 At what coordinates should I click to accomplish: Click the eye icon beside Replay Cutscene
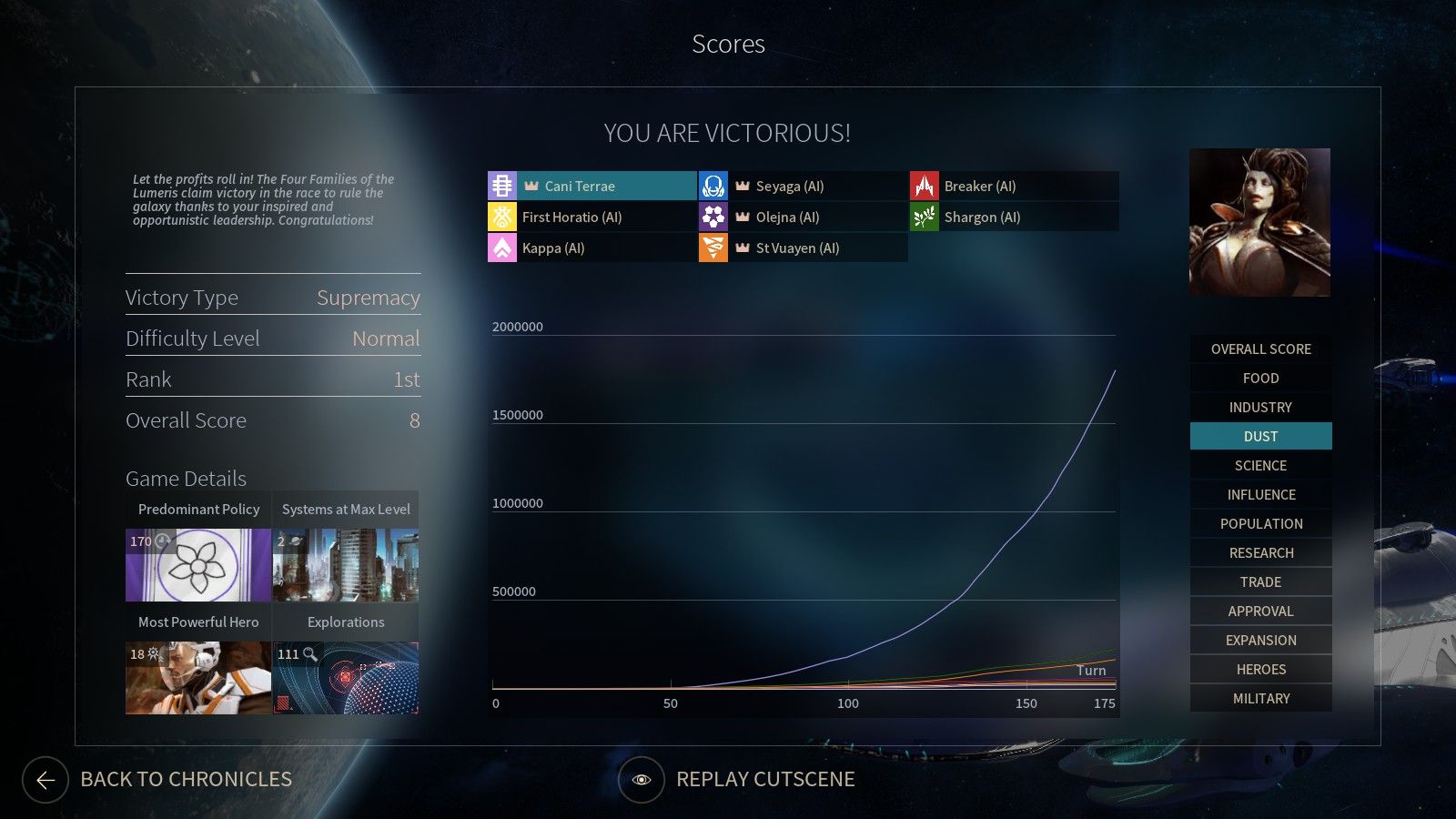point(642,779)
